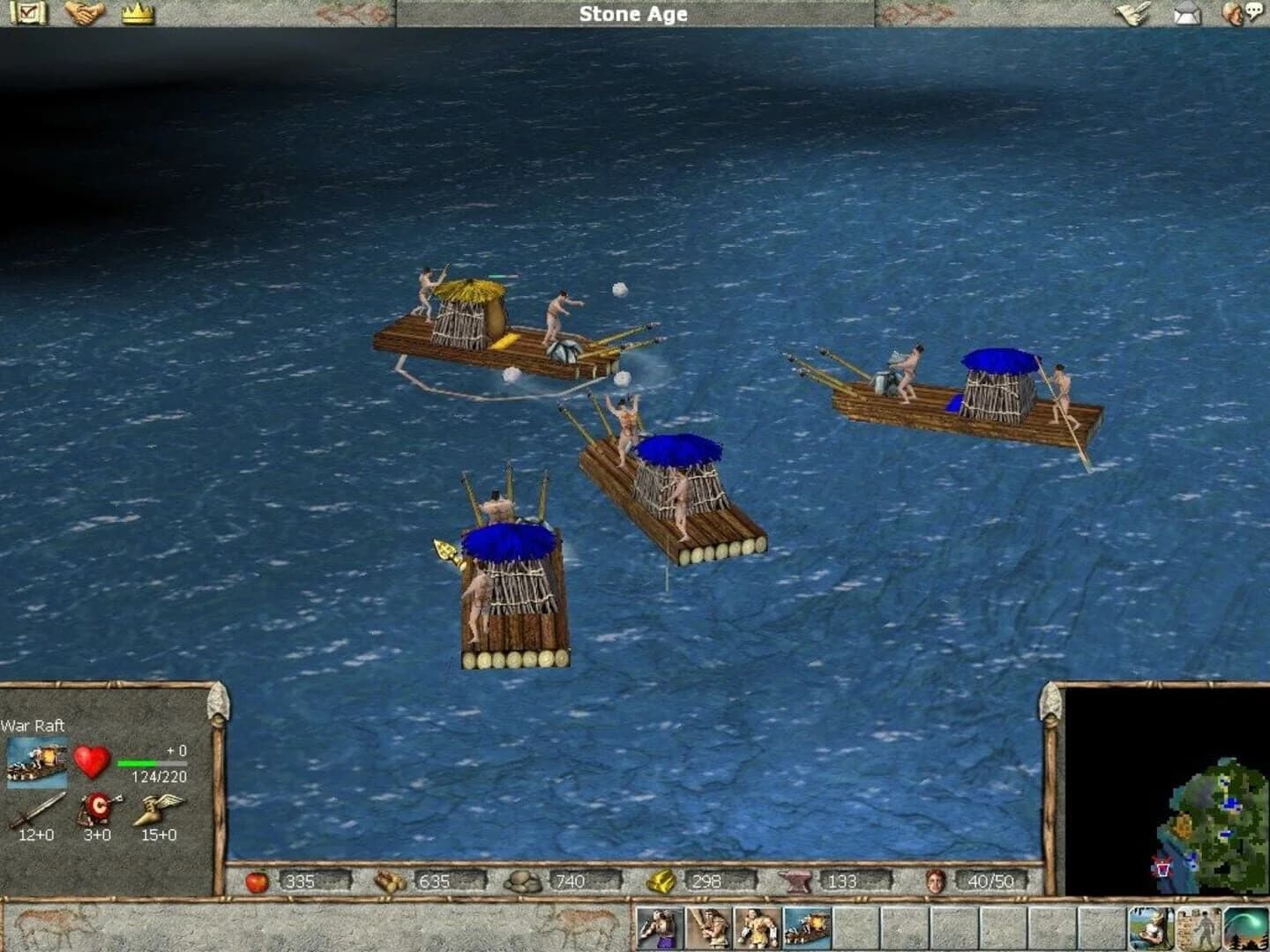Open the diplomacy handshake panel

84,13
